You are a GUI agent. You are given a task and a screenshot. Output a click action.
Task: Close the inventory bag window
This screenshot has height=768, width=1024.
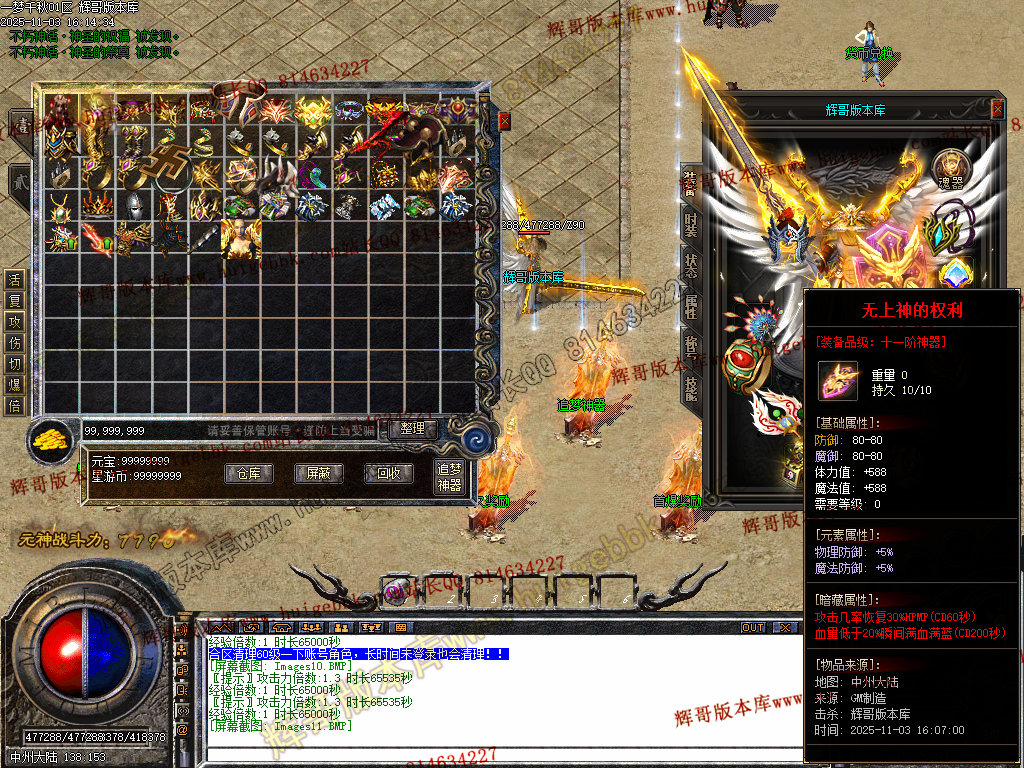[504, 120]
